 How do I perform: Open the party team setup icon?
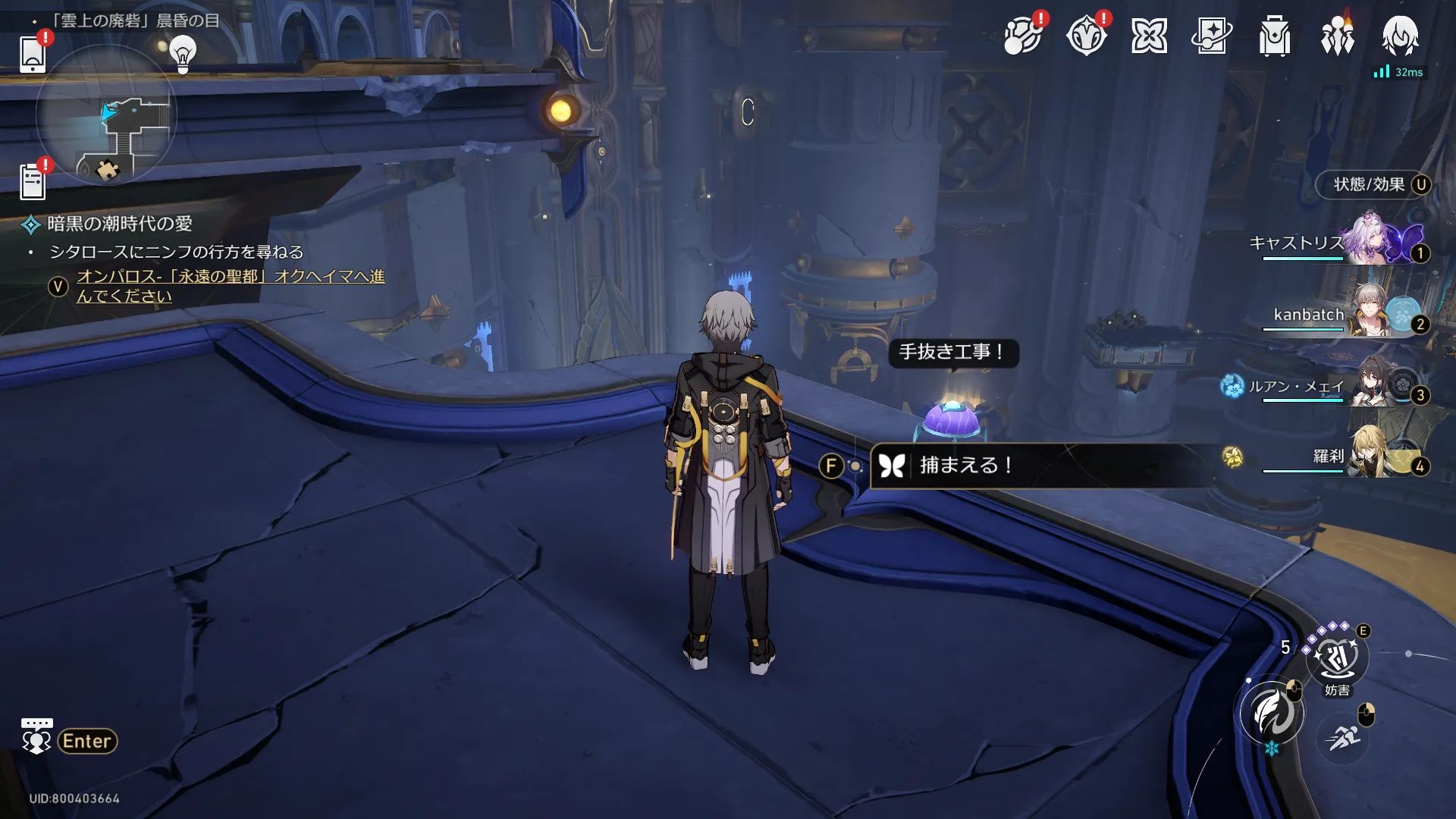point(1337,36)
